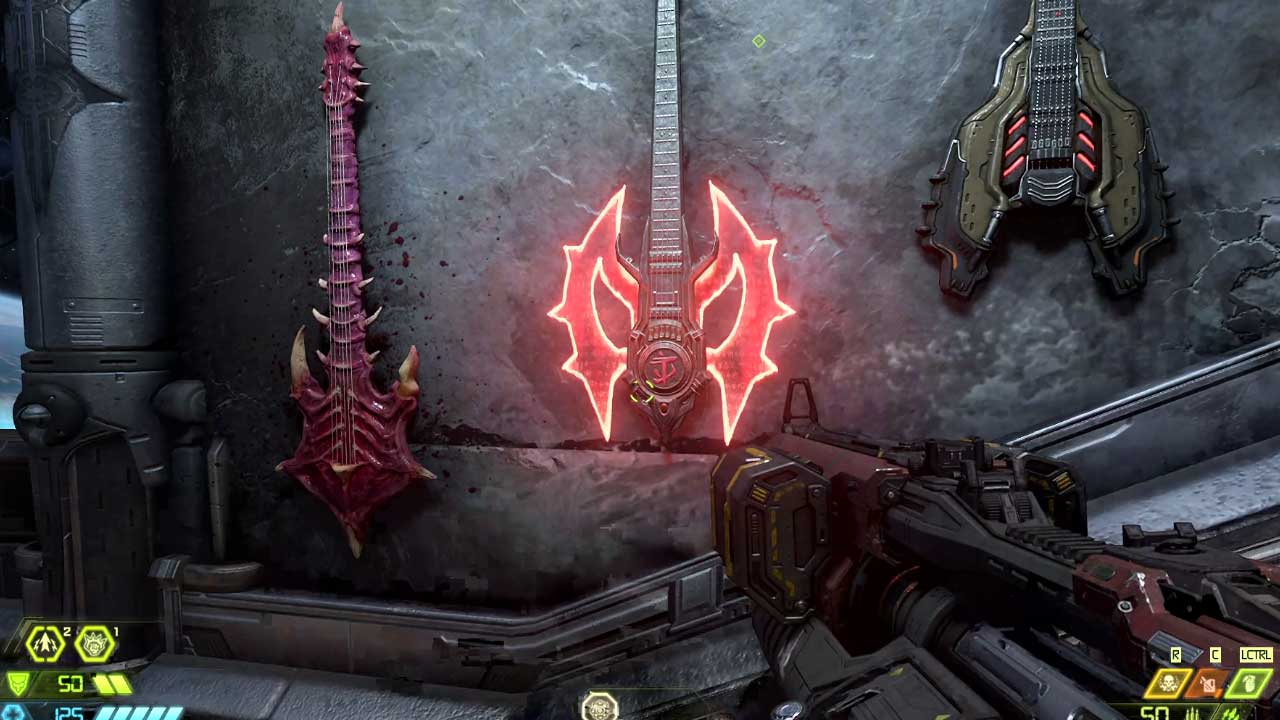Select the arrow-with-lightning hexagon icon

click(45, 644)
